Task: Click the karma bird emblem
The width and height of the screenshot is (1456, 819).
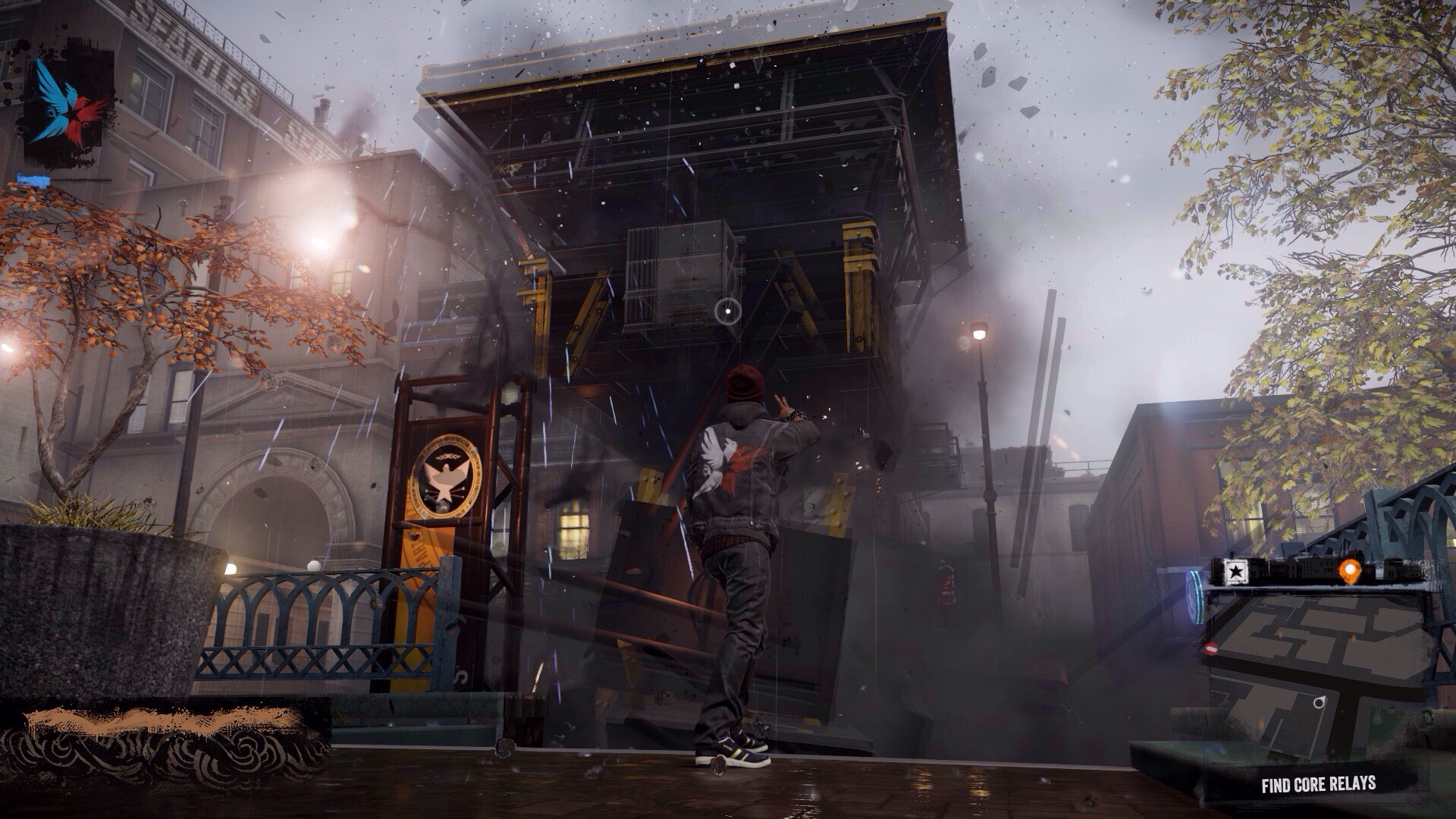Action: tap(67, 105)
